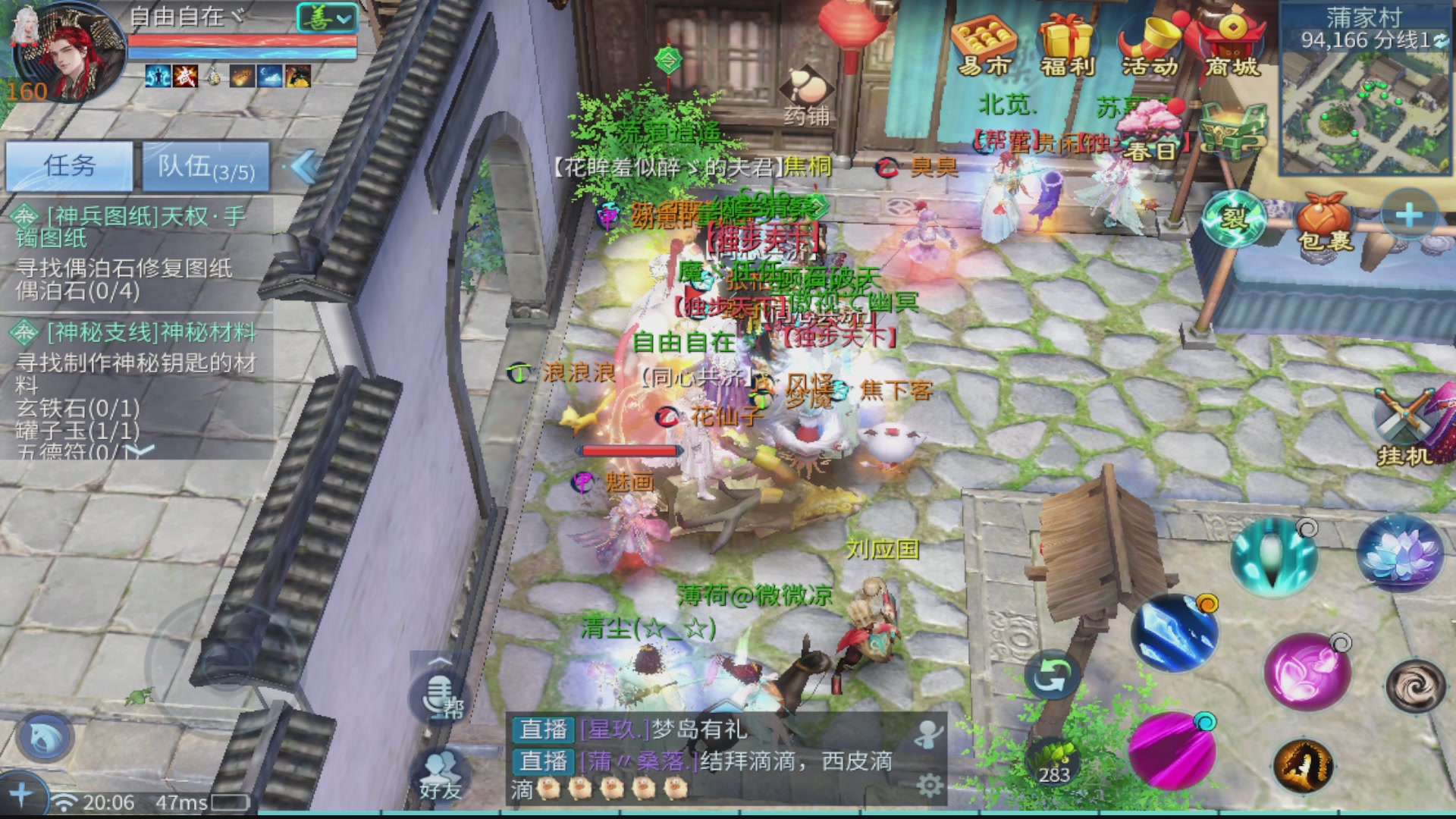Open the 善 alignment dropdown
The height and width of the screenshot is (819, 1456).
(x=325, y=16)
